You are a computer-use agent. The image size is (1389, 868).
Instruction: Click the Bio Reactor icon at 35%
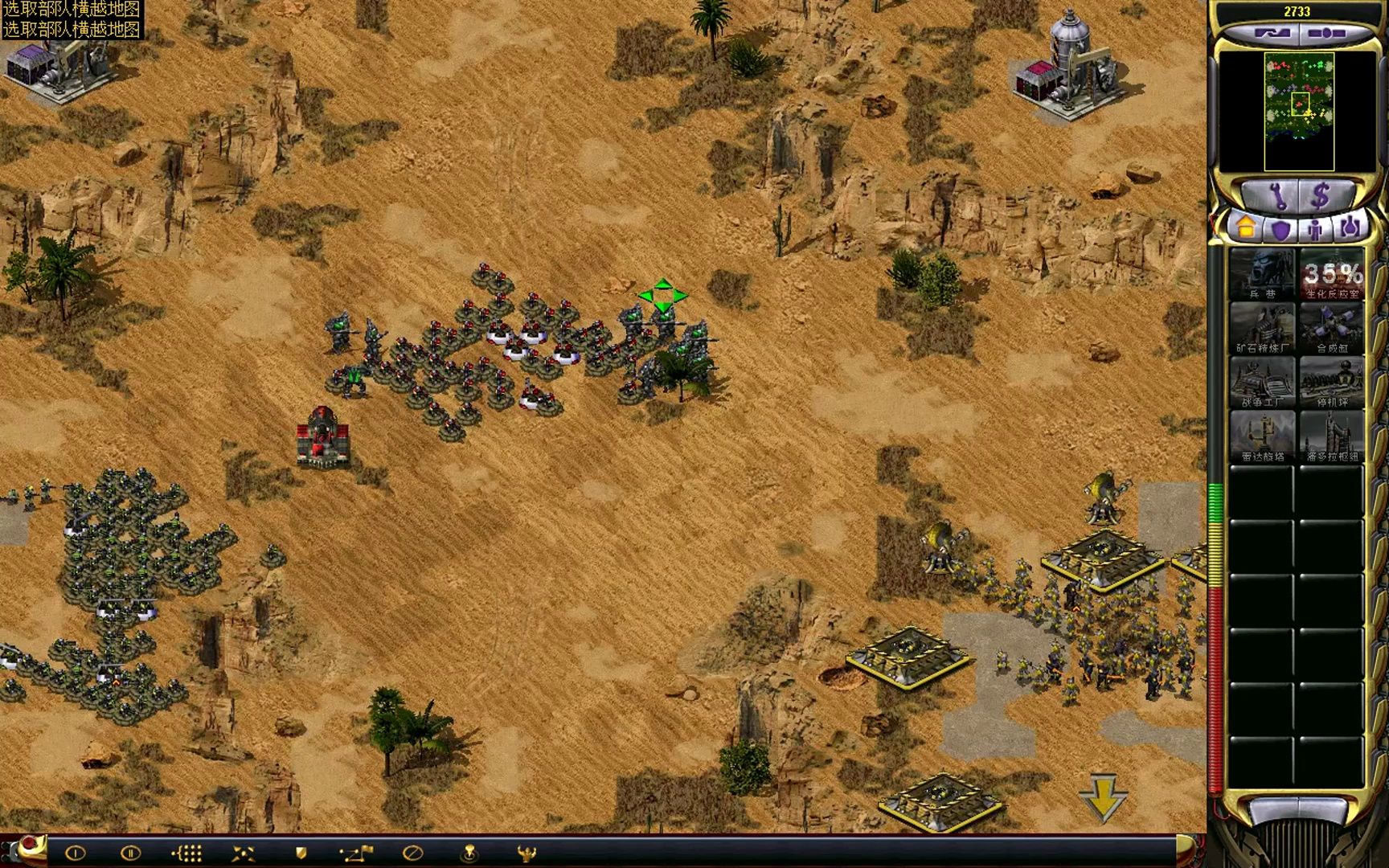coord(1331,274)
